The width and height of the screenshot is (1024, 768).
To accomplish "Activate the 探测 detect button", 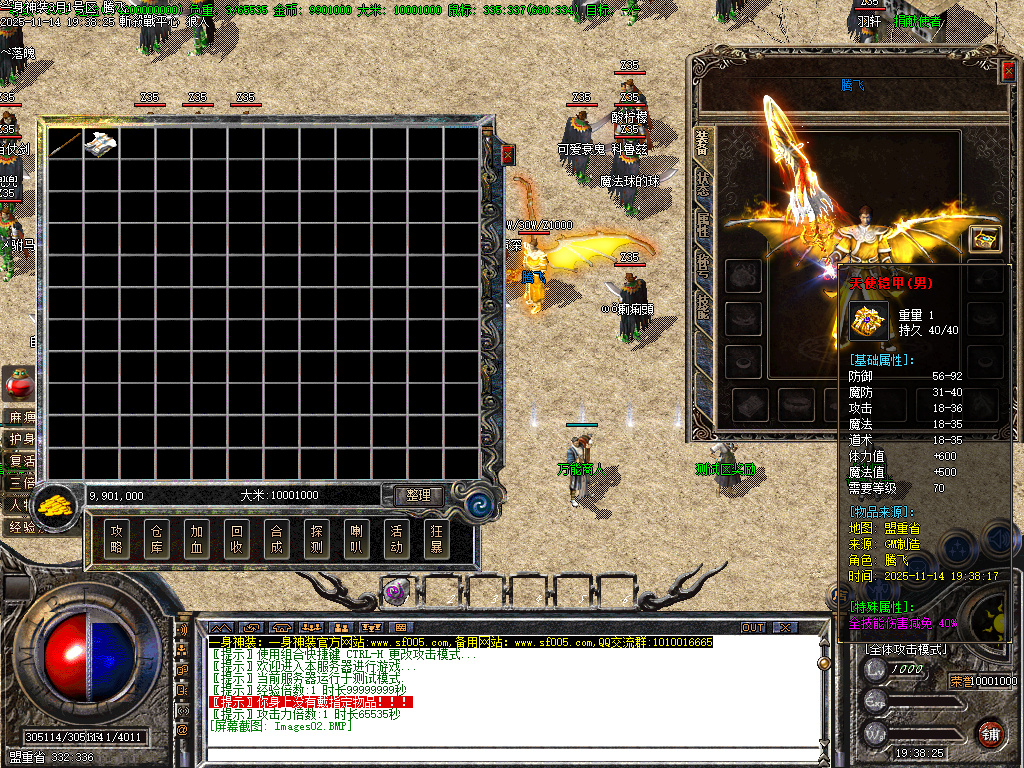I will [316, 539].
